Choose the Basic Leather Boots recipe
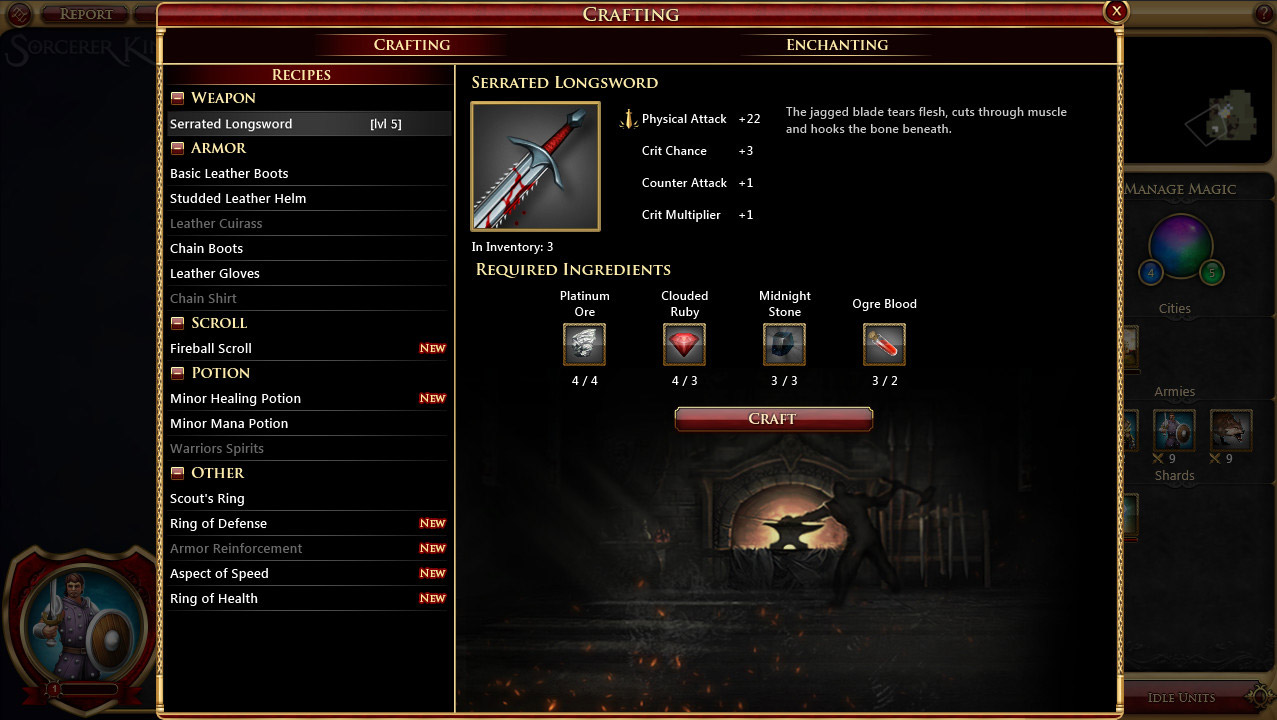Image resolution: width=1277 pixels, height=720 pixels. pyautogui.click(x=229, y=174)
